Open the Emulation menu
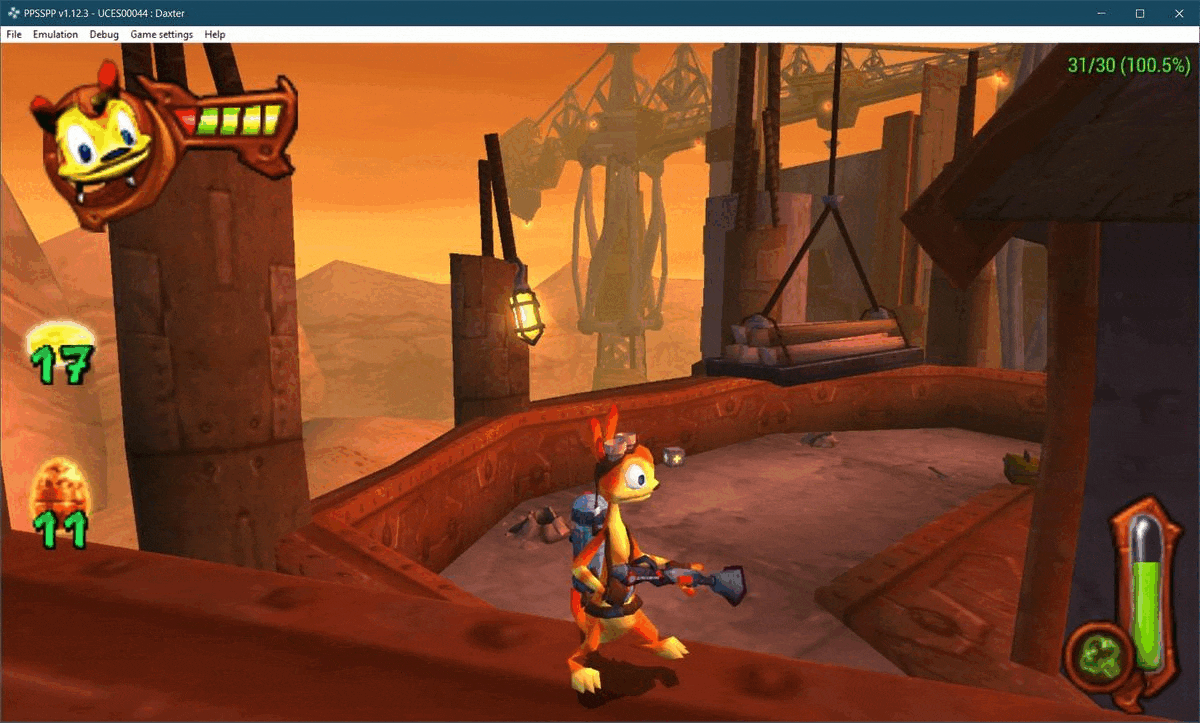This screenshot has width=1200, height=723. pyautogui.click(x=55, y=34)
